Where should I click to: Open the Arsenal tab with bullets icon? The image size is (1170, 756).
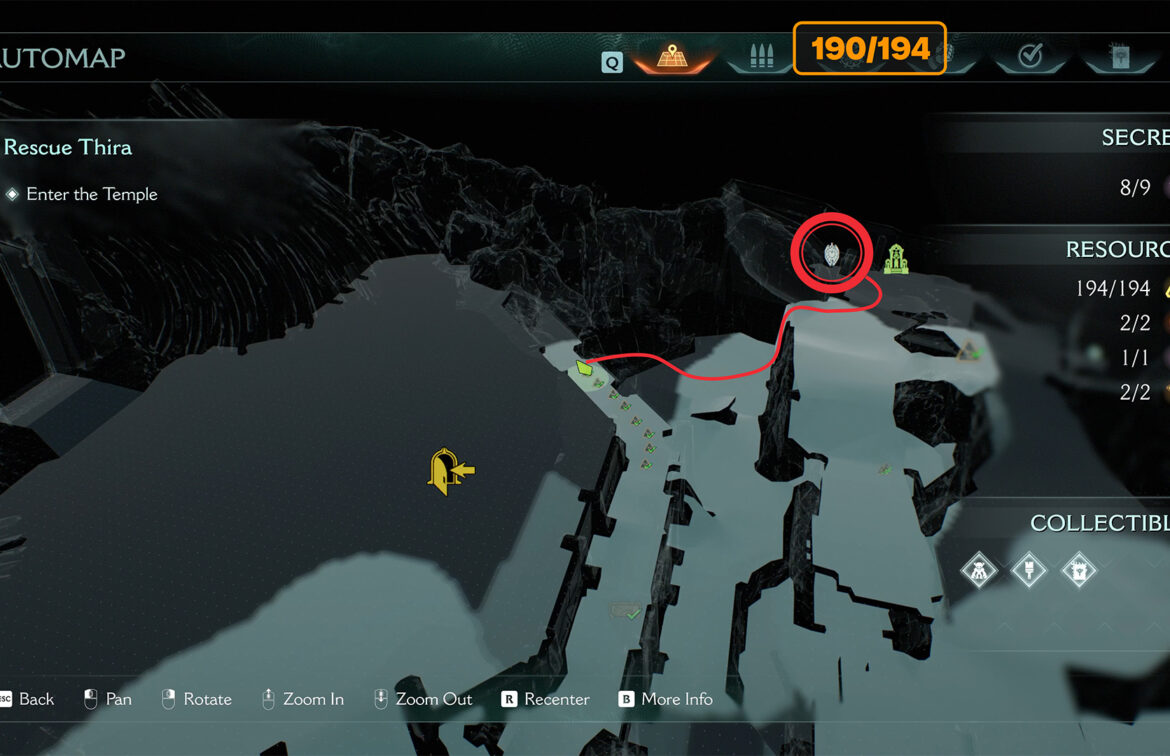click(759, 56)
